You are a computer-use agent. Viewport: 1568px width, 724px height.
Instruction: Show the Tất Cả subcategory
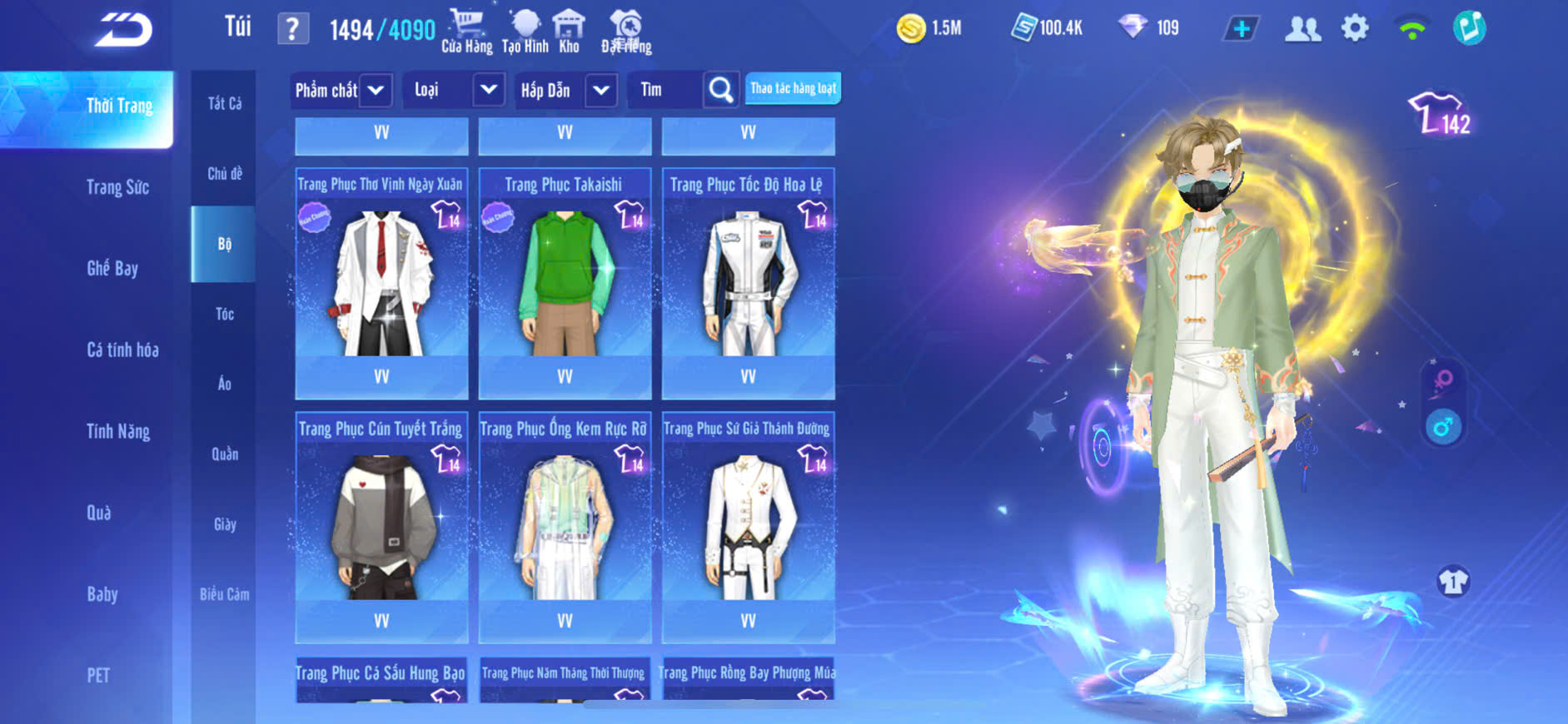pos(224,103)
